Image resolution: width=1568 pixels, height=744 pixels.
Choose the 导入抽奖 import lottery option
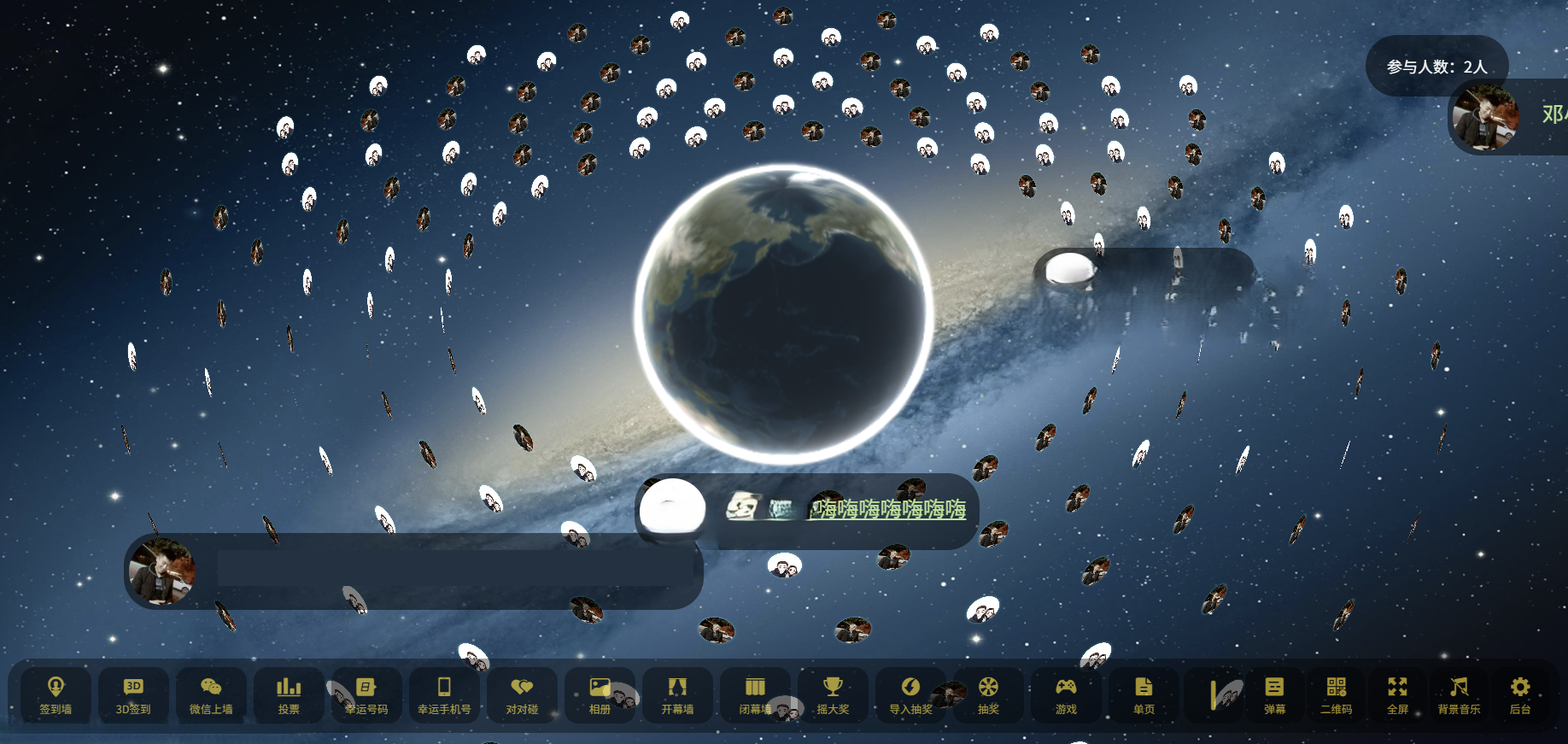tap(910, 694)
